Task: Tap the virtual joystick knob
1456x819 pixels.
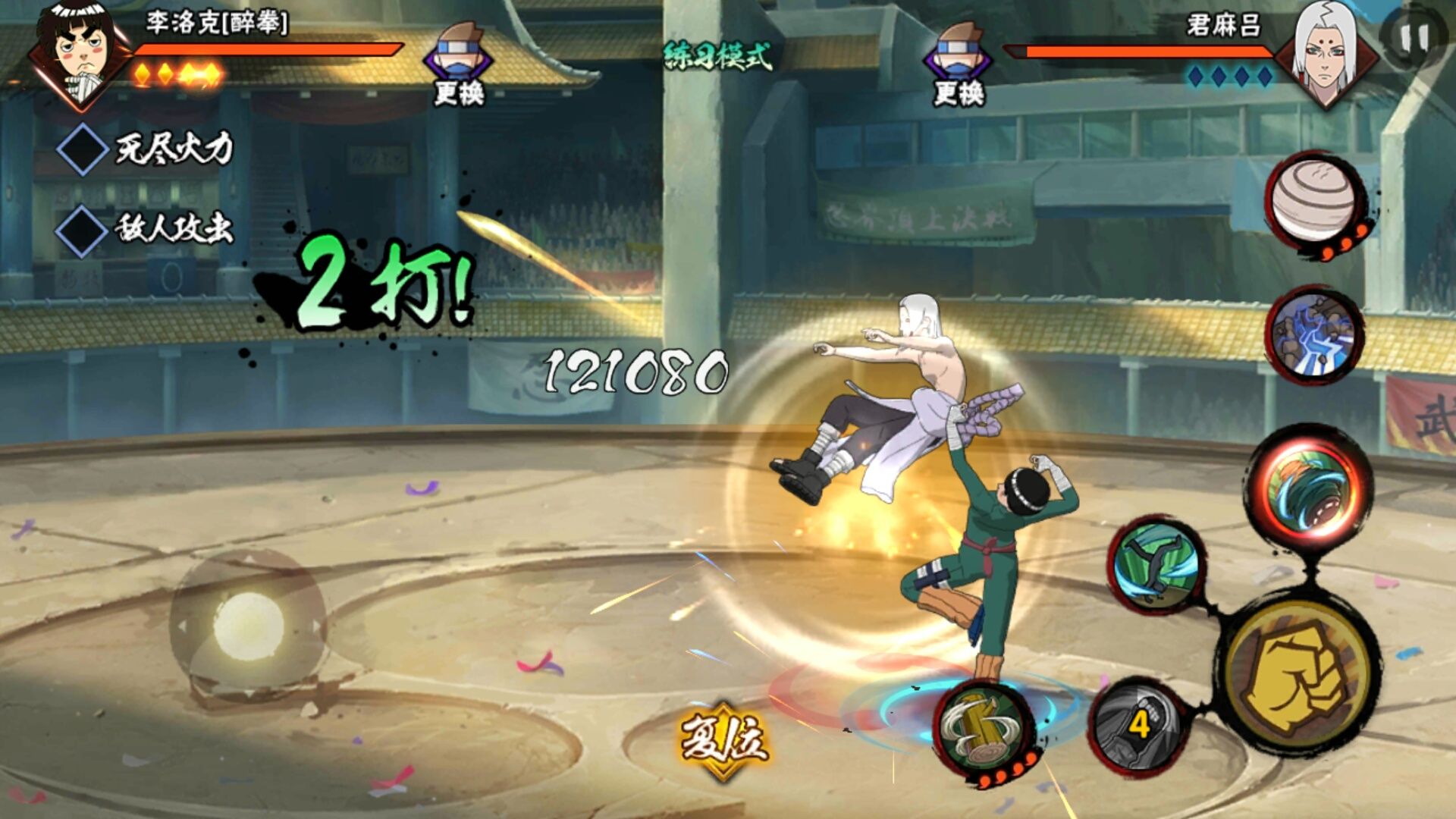Action: tap(248, 626)
